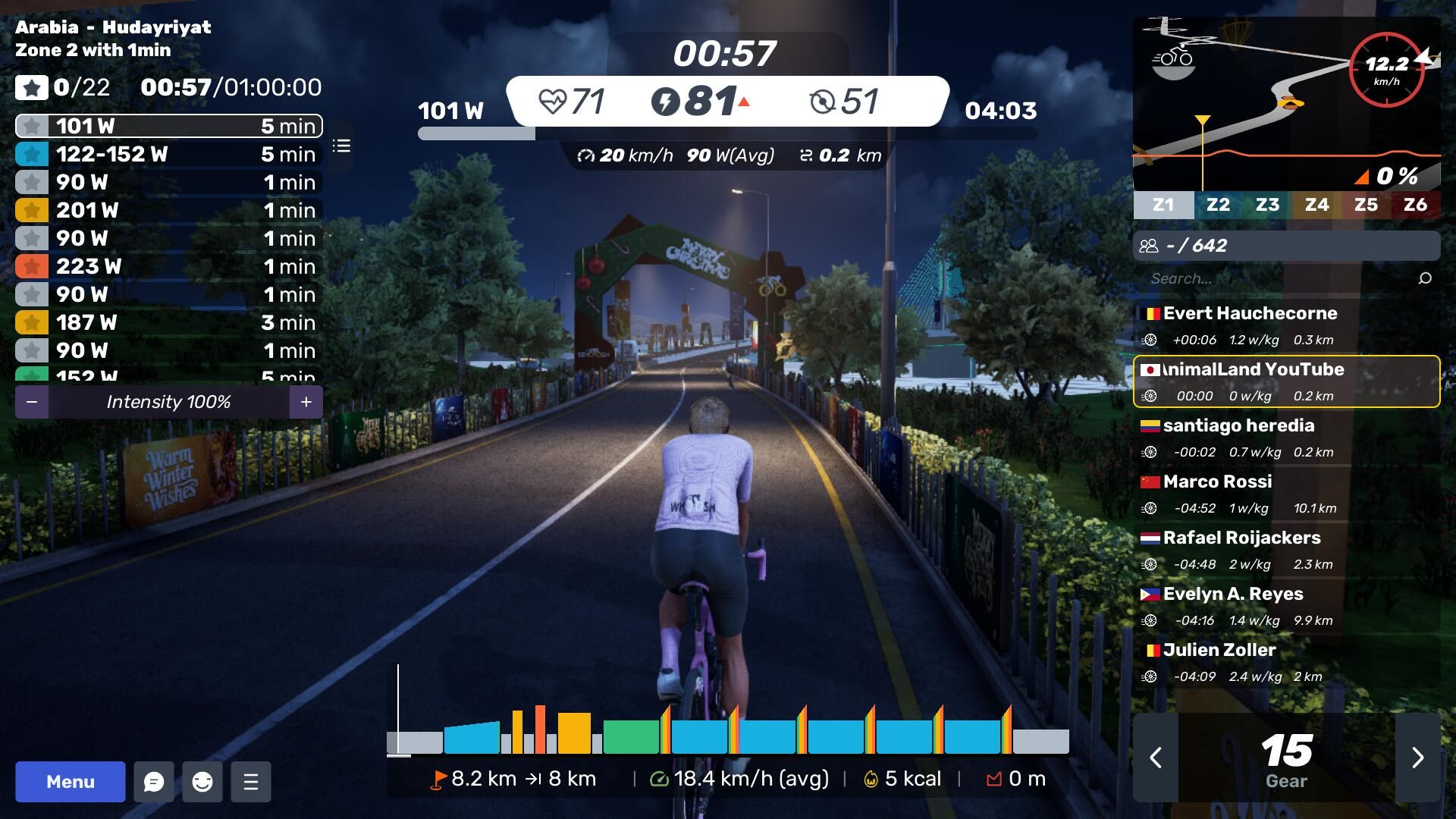Select the 122-152 W workout step
Viewport: 1456px width, 819px height.
click(168, 154)
